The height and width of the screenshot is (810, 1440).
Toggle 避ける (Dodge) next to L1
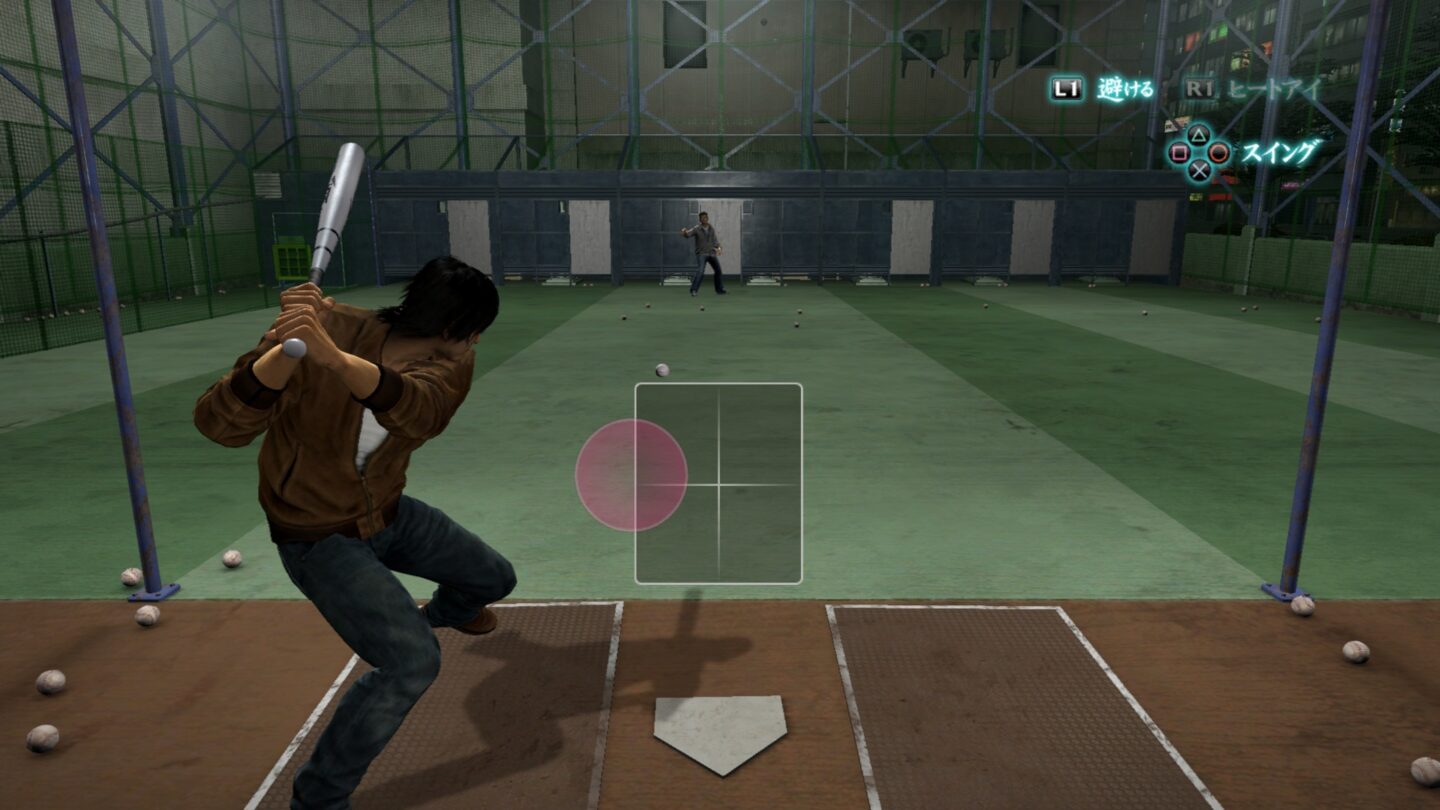1123,87
